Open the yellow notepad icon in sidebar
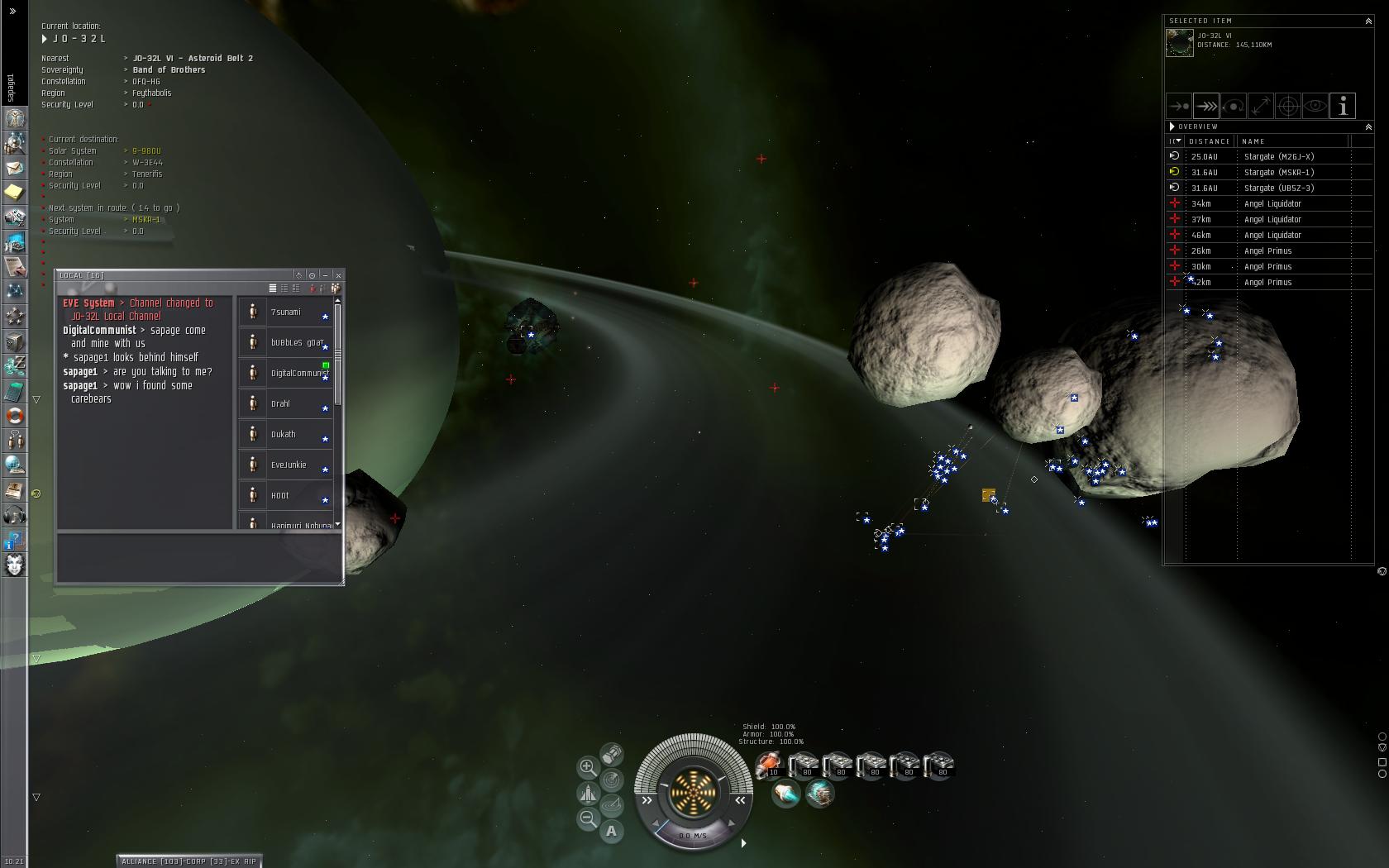This screenshot has height=868, width=1389. (14, 193)
